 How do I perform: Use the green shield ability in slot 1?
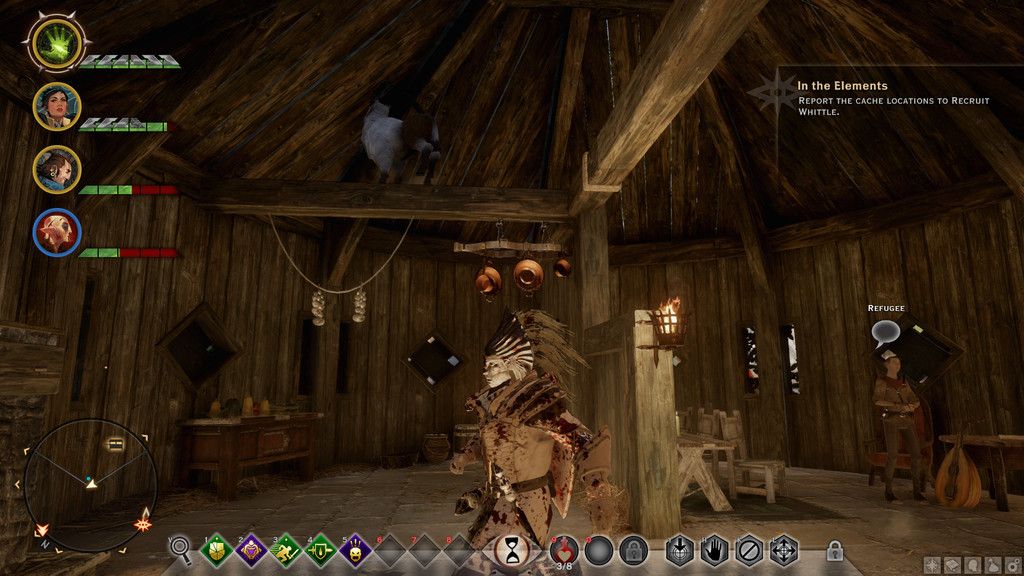(x=217, y=549)
